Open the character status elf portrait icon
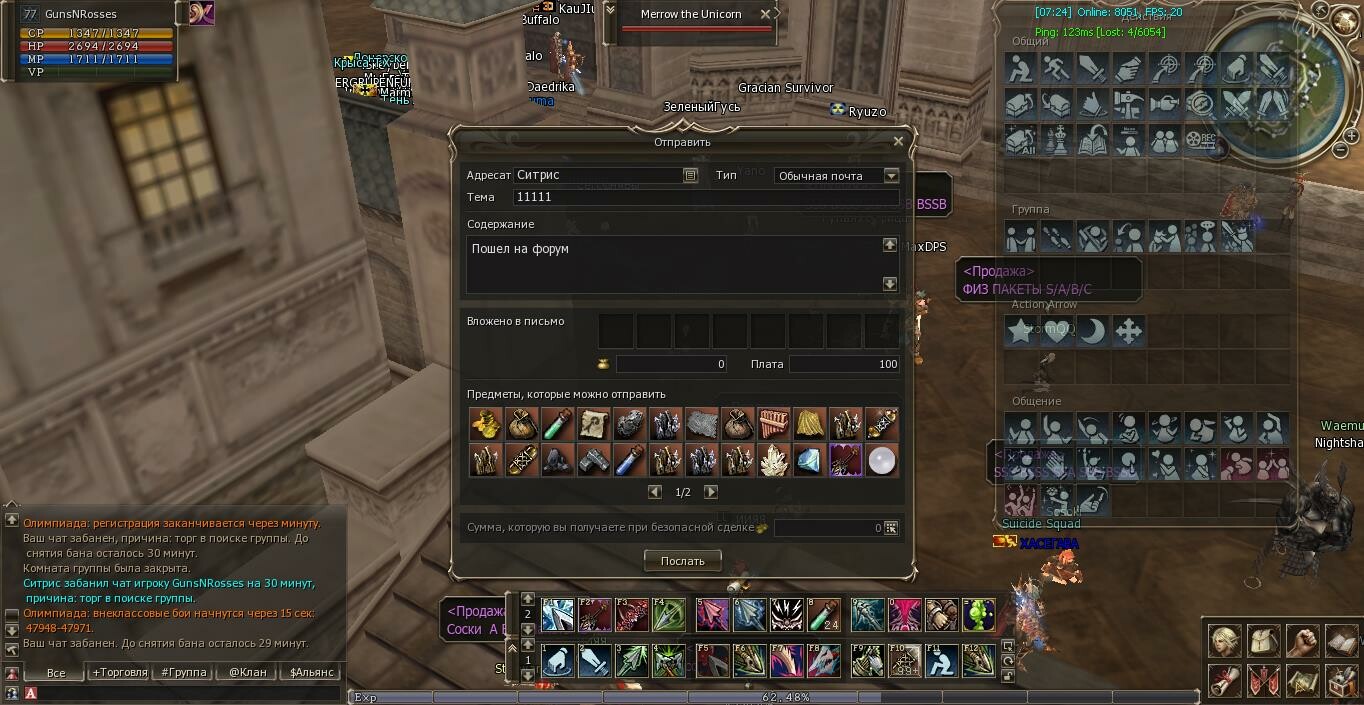1364x705 pixels. pyautogui.click(x=1224, y=641)
